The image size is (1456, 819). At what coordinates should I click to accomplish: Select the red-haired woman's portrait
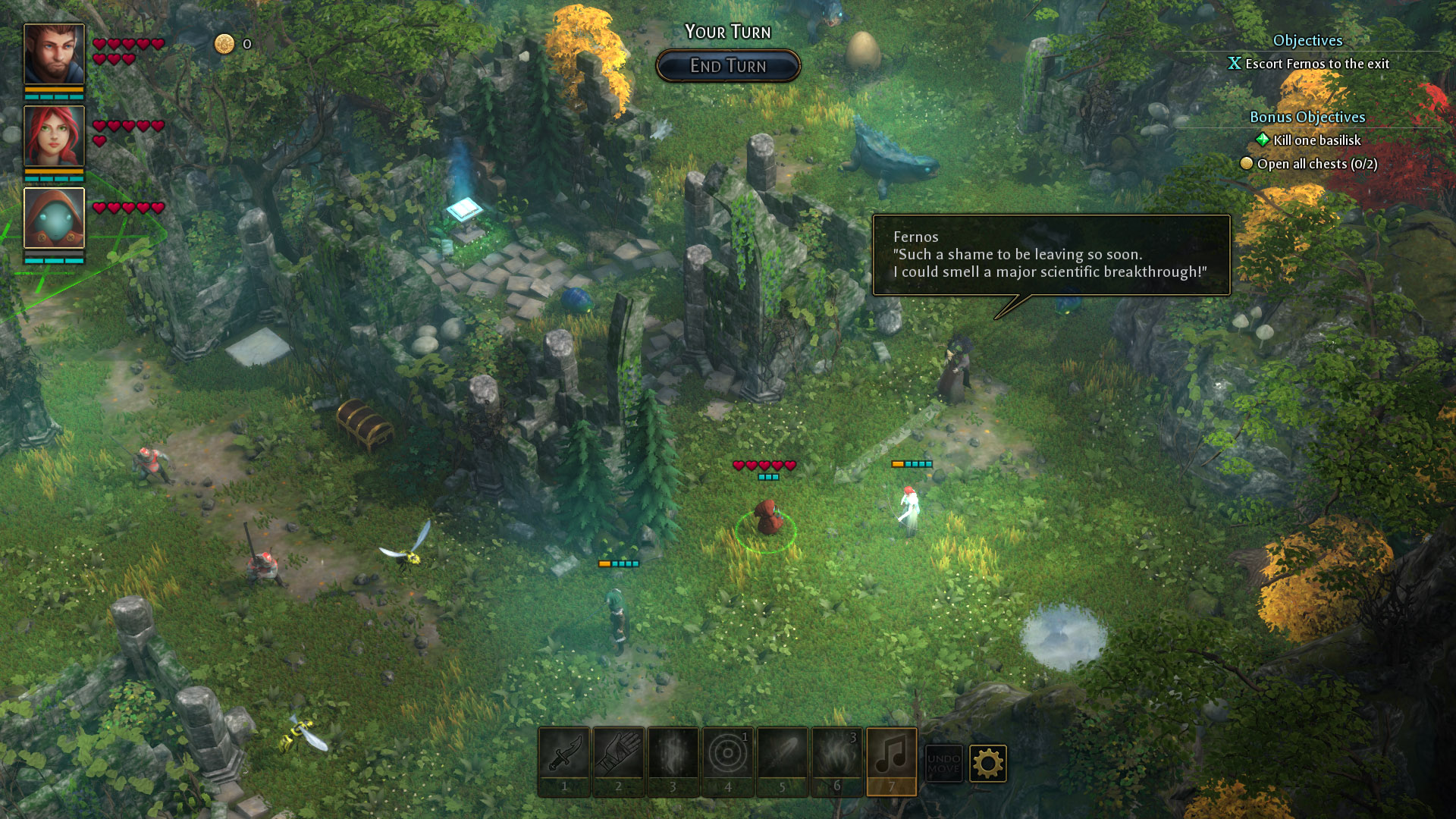(x=53, y=136)
